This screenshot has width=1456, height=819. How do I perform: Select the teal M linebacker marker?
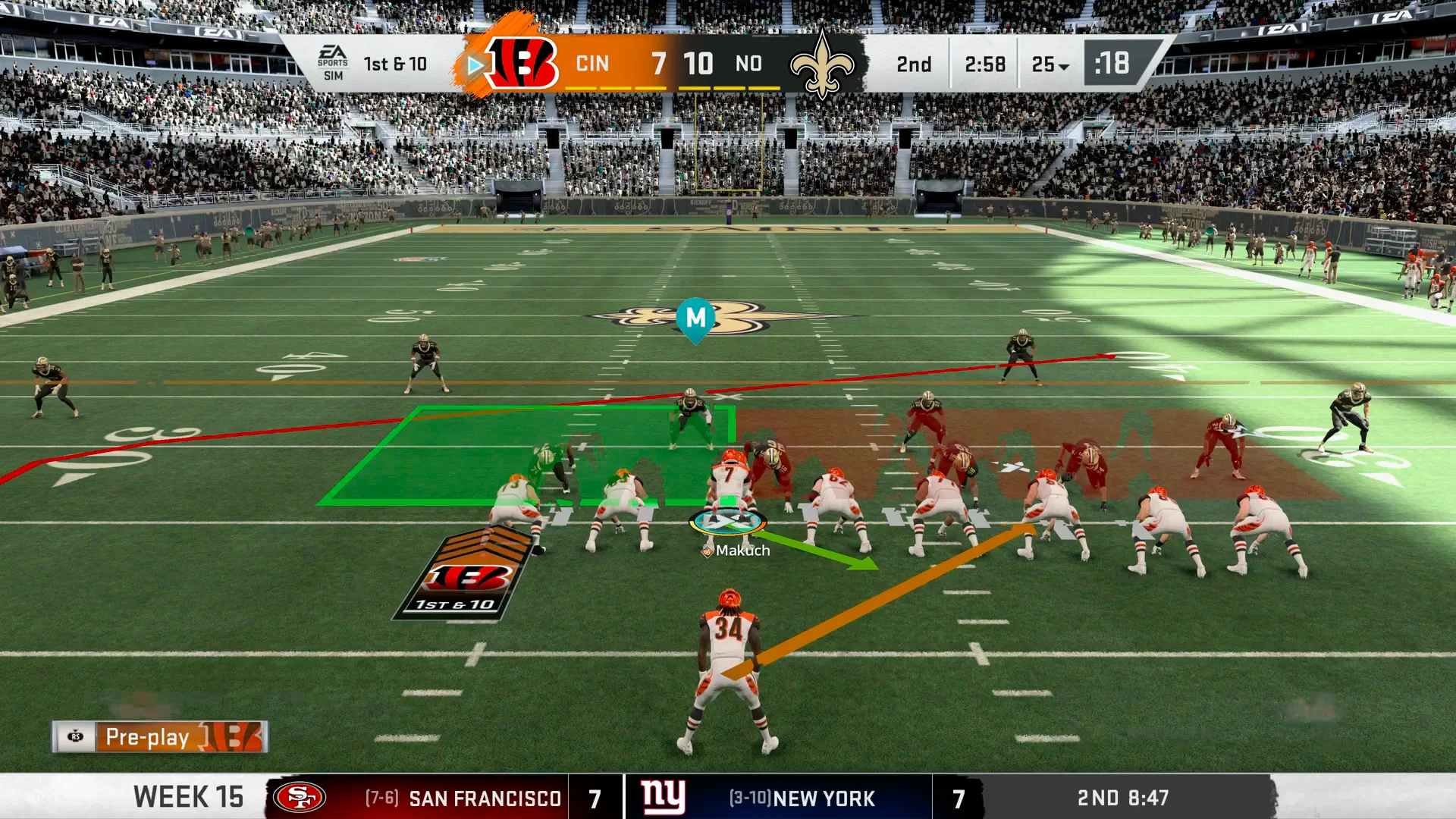pos(695,318)
